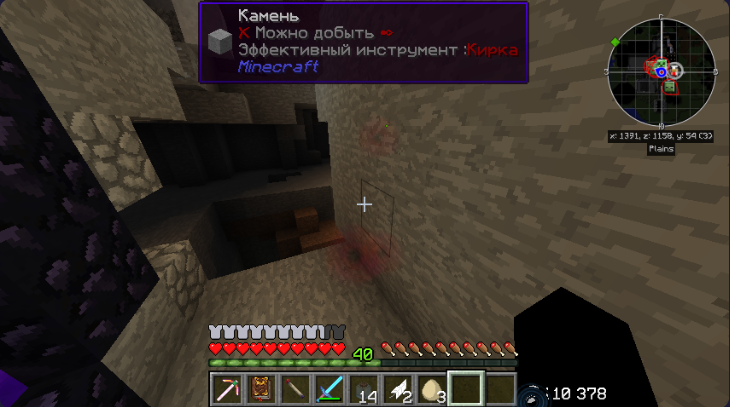Viewport: 730px width, 407px height.
Task: Choose the stick-shaped tool in the hotbar
Action: coord(295,388)
